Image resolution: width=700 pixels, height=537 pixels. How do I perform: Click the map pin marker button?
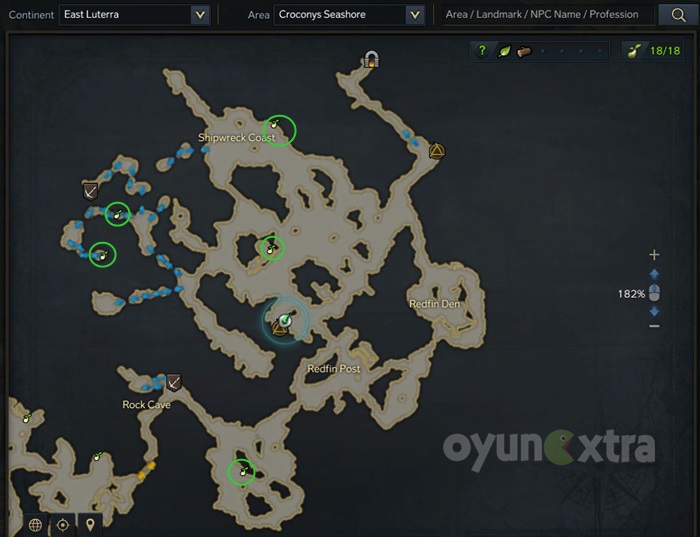[90, 524]
